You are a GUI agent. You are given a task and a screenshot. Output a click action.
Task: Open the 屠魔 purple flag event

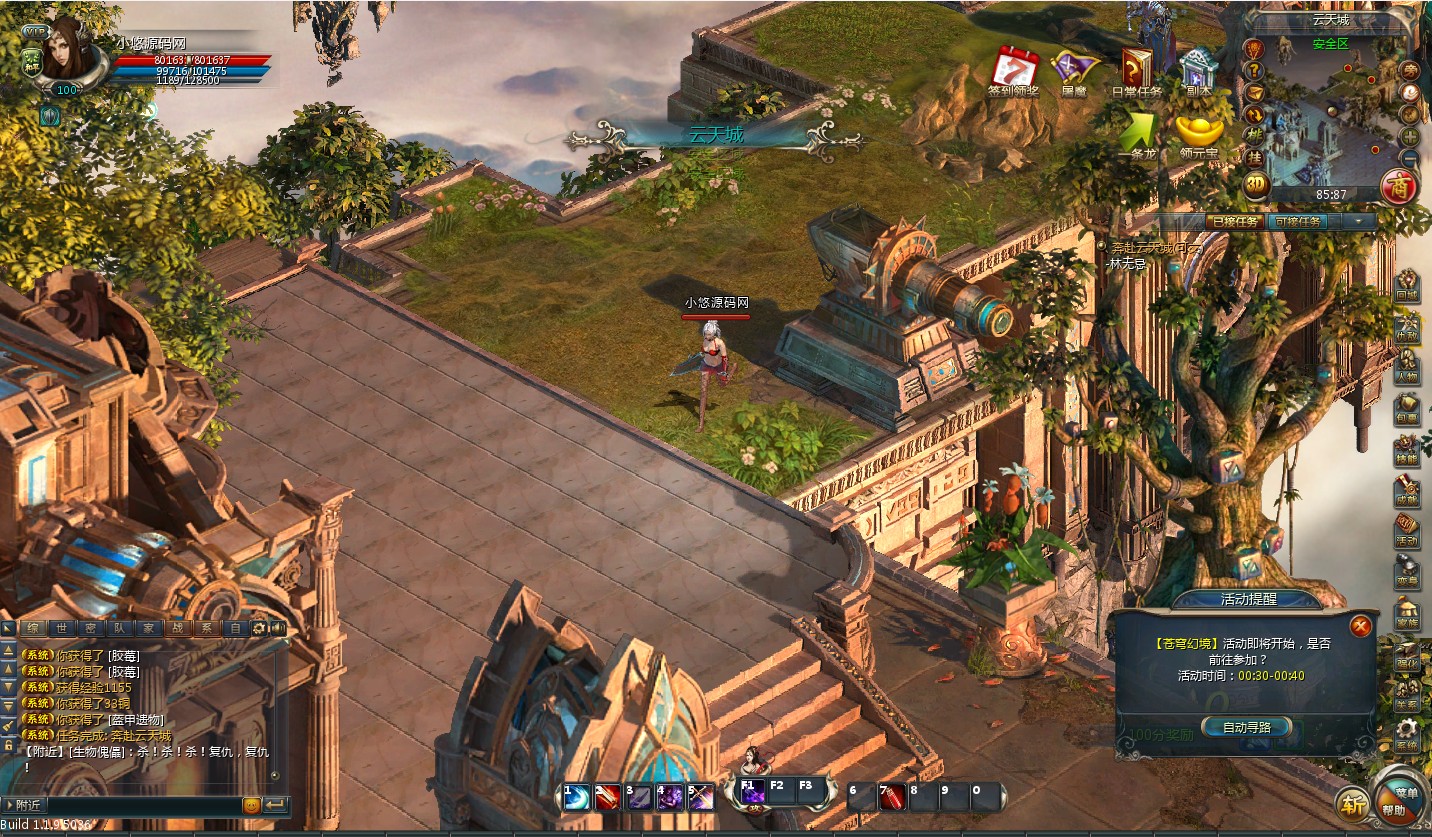[1074, 68]
